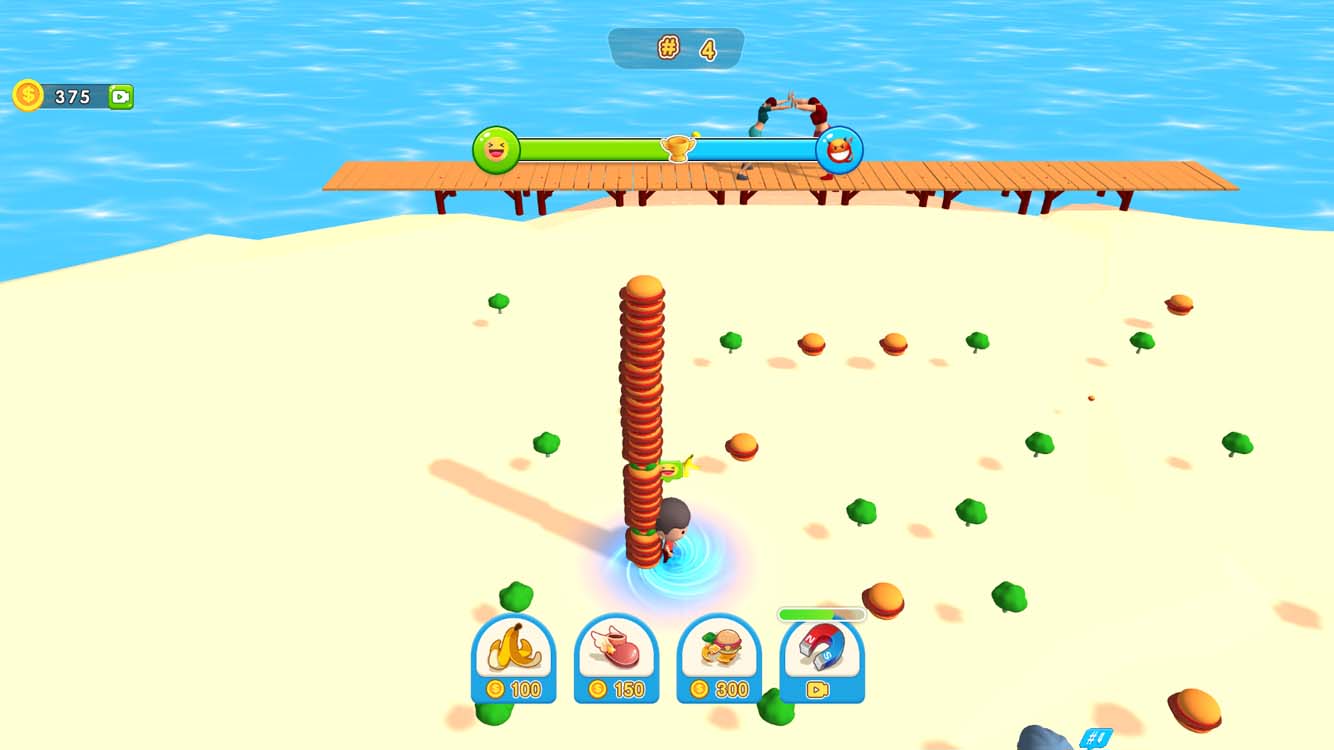Tap the green smiley player avatar
The image size is (1334, 750).
496,150
